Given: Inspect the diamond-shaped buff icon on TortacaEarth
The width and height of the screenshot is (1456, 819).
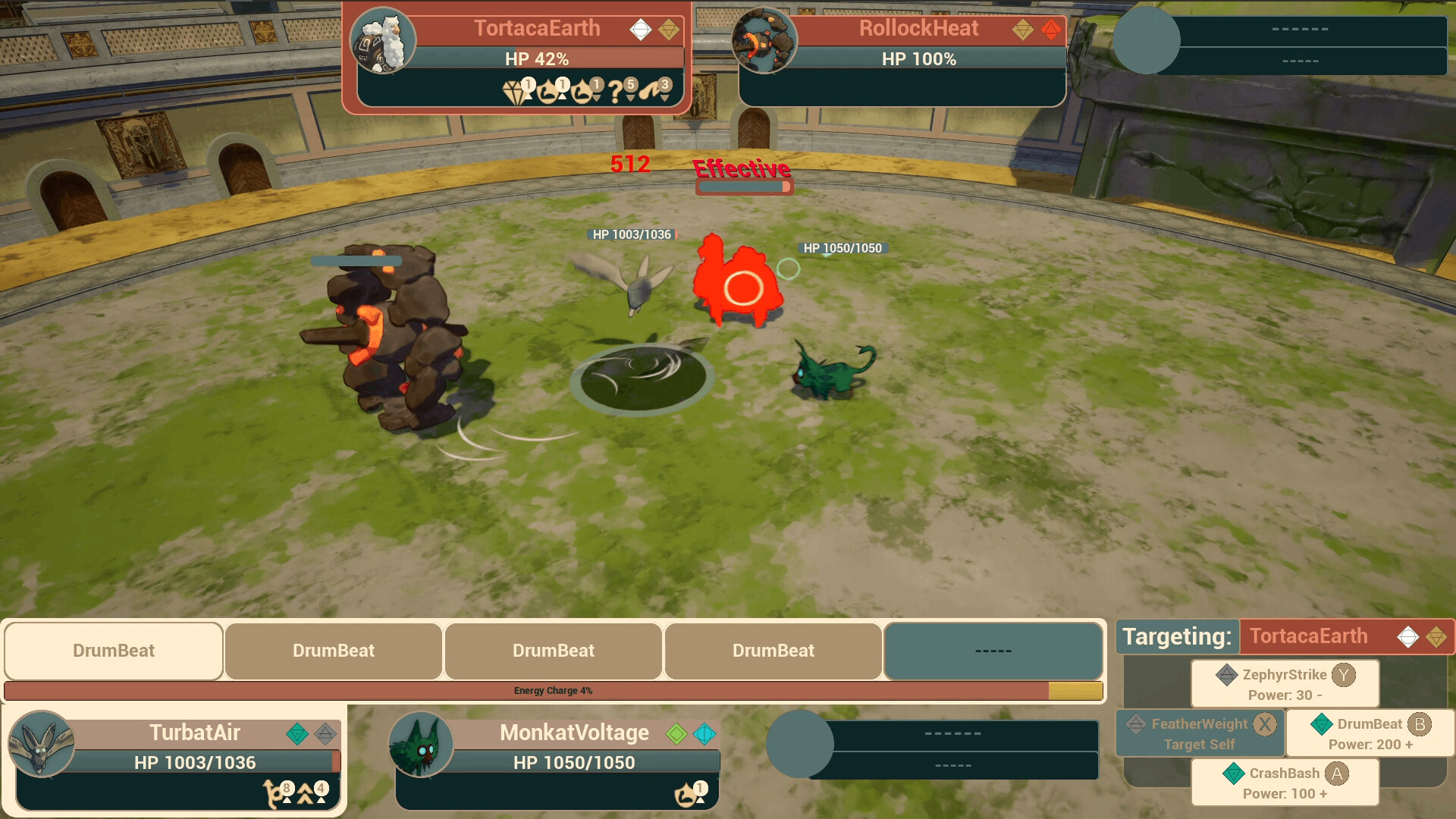Looking at the screenshot, I should coord(513,91).
